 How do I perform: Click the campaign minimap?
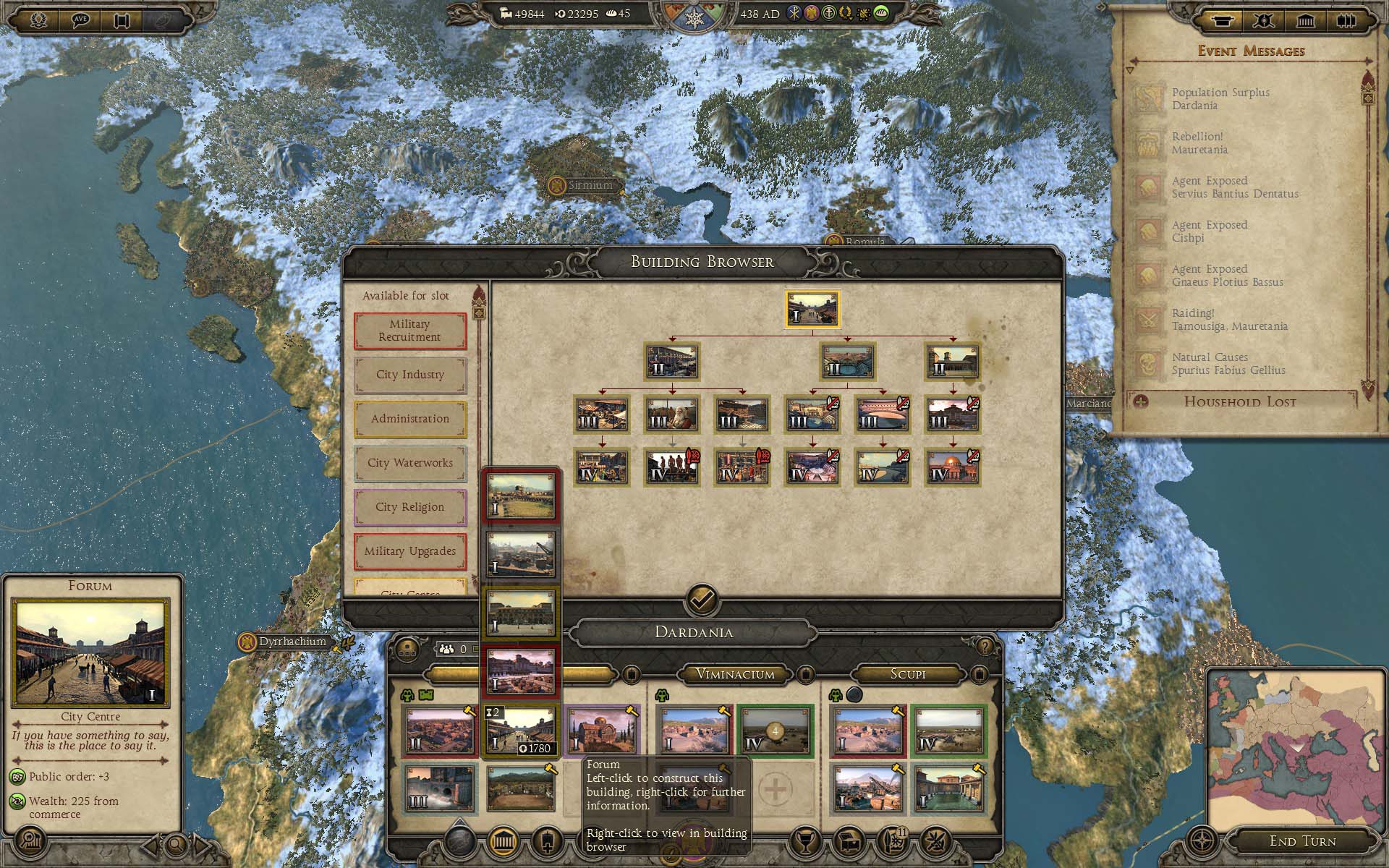tap(1295, 745)
